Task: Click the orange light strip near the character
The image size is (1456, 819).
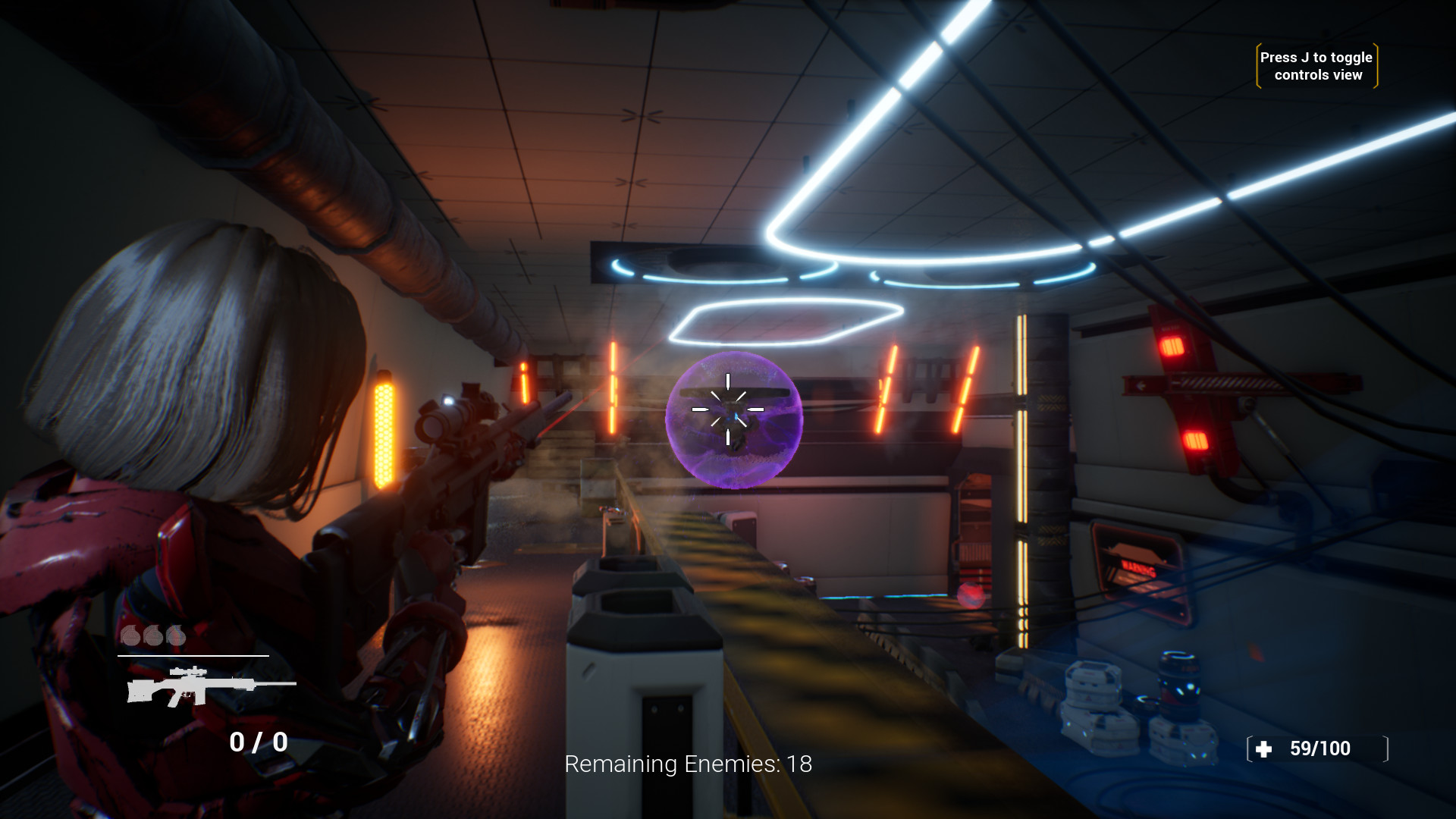Action: click(385, 432)
